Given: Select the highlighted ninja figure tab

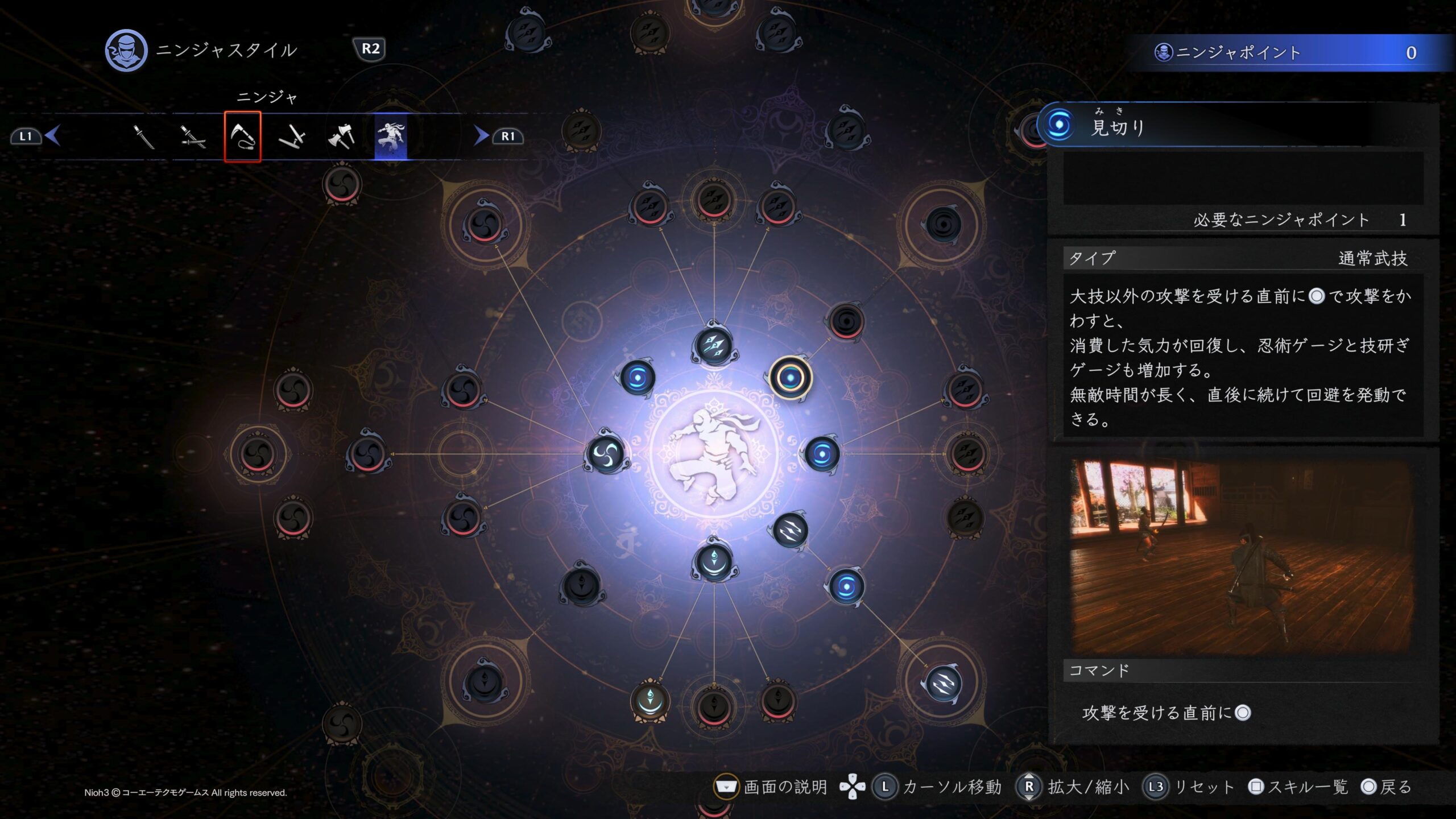Looking at the screenshot, I should pyautogui.click(x=391, y=136).
